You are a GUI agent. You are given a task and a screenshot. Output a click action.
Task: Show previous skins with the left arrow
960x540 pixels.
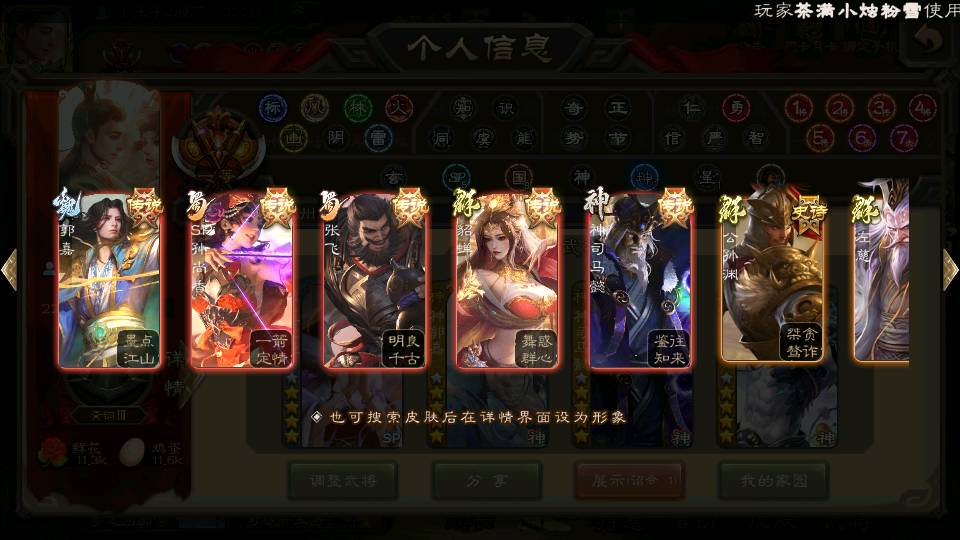coord(10,269)
